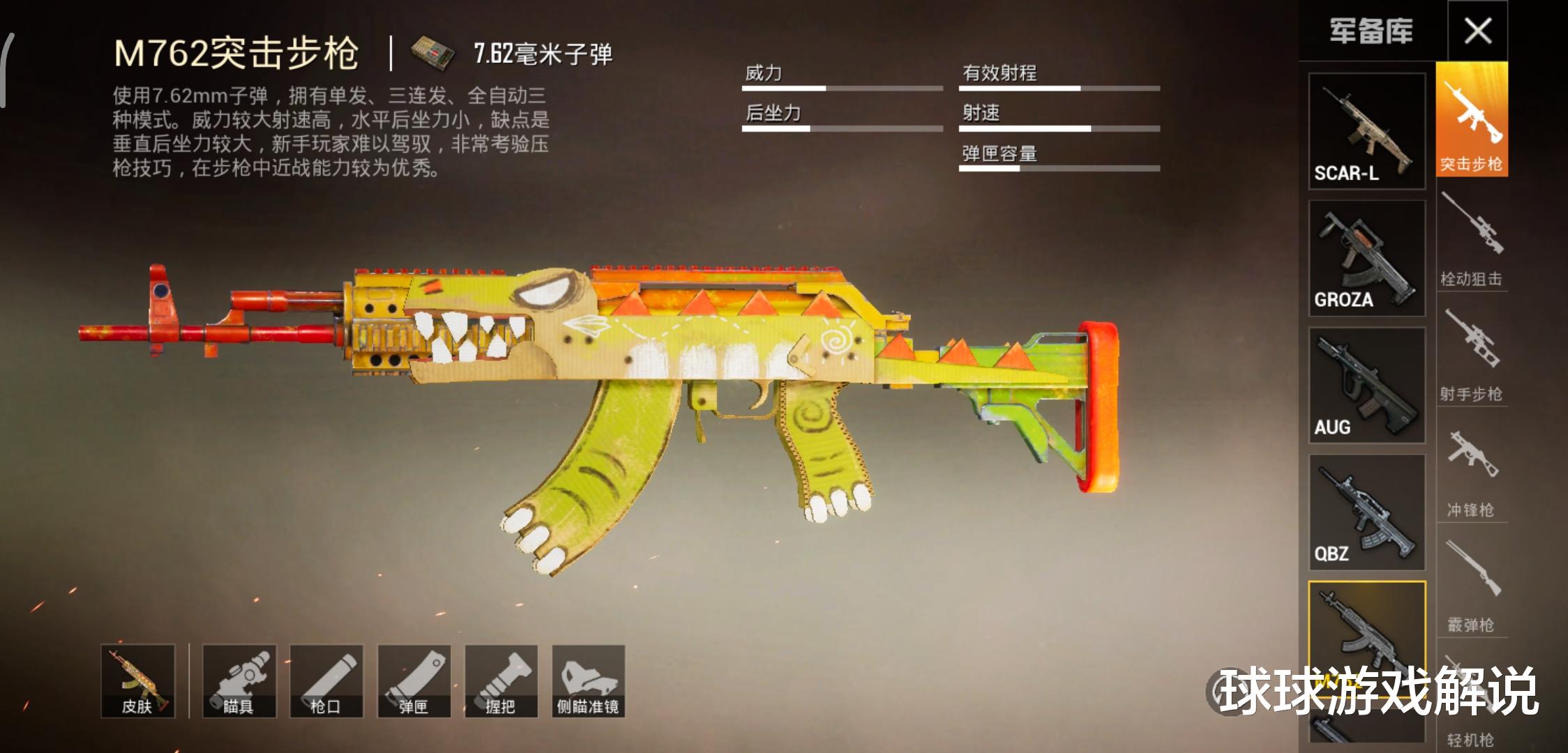
Task: Open the 握把 grip attachment slot
Action: [501, 681]
